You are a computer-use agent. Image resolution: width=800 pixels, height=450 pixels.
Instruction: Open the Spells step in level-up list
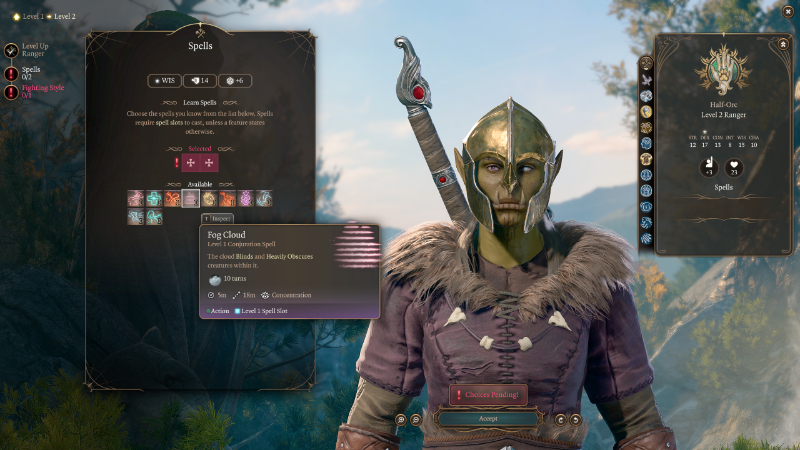click(x=31, y=72)
